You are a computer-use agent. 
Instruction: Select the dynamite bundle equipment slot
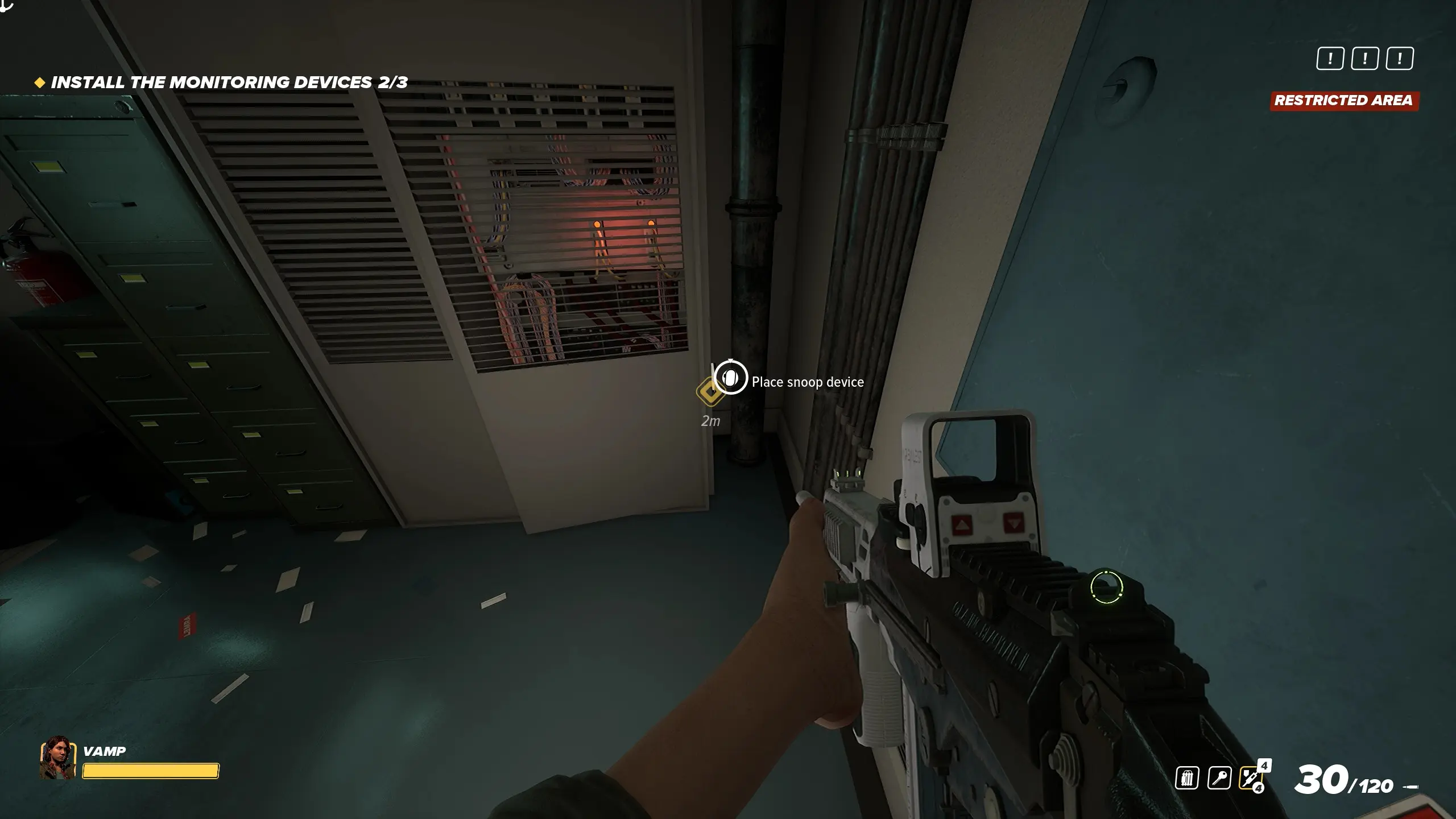(x=1187, y=777)
